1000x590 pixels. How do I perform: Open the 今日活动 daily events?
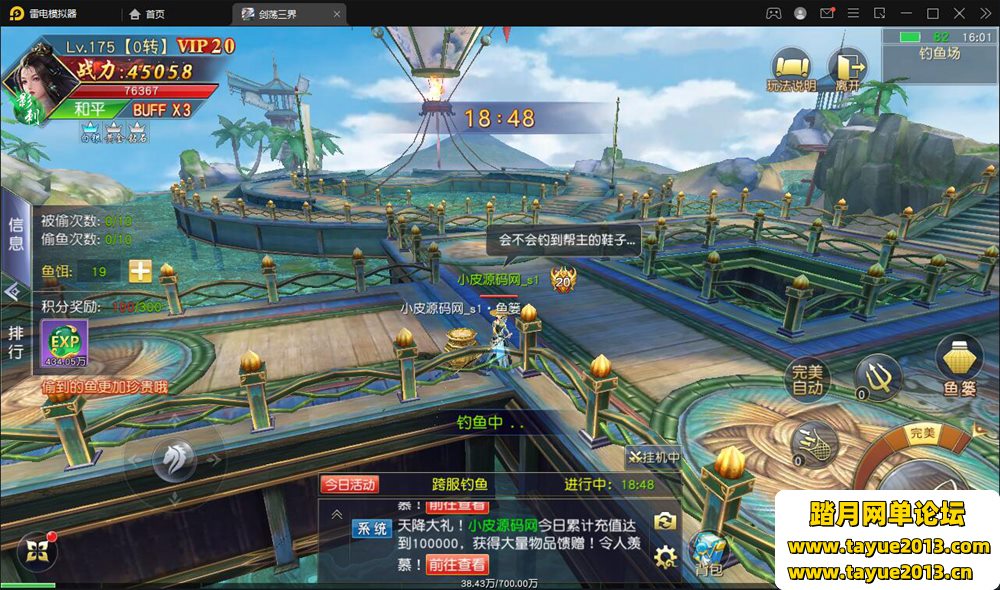349,484
